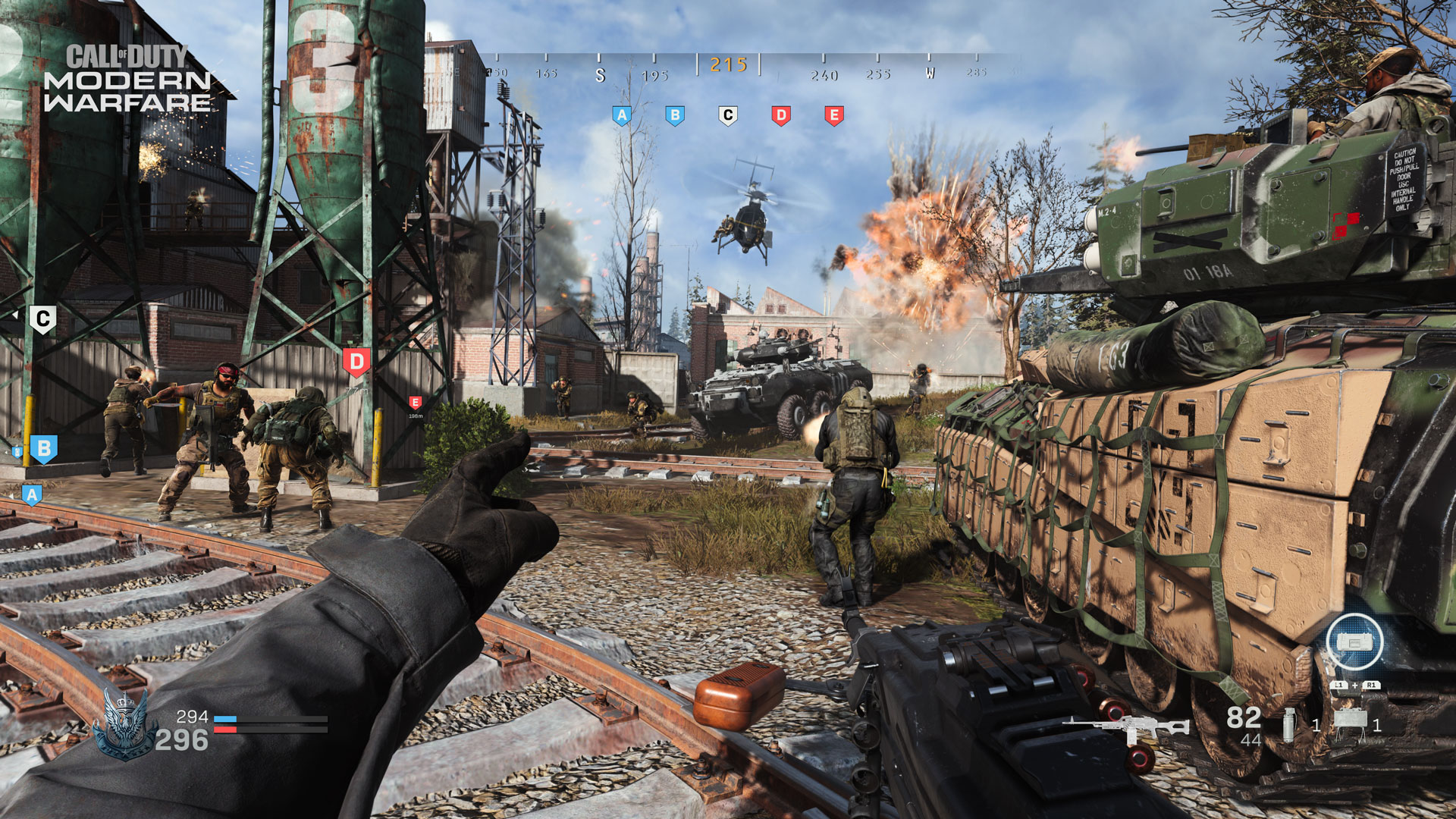Click objective flag A on the compass bar
1456x819 pixels.
pos(623,115)
